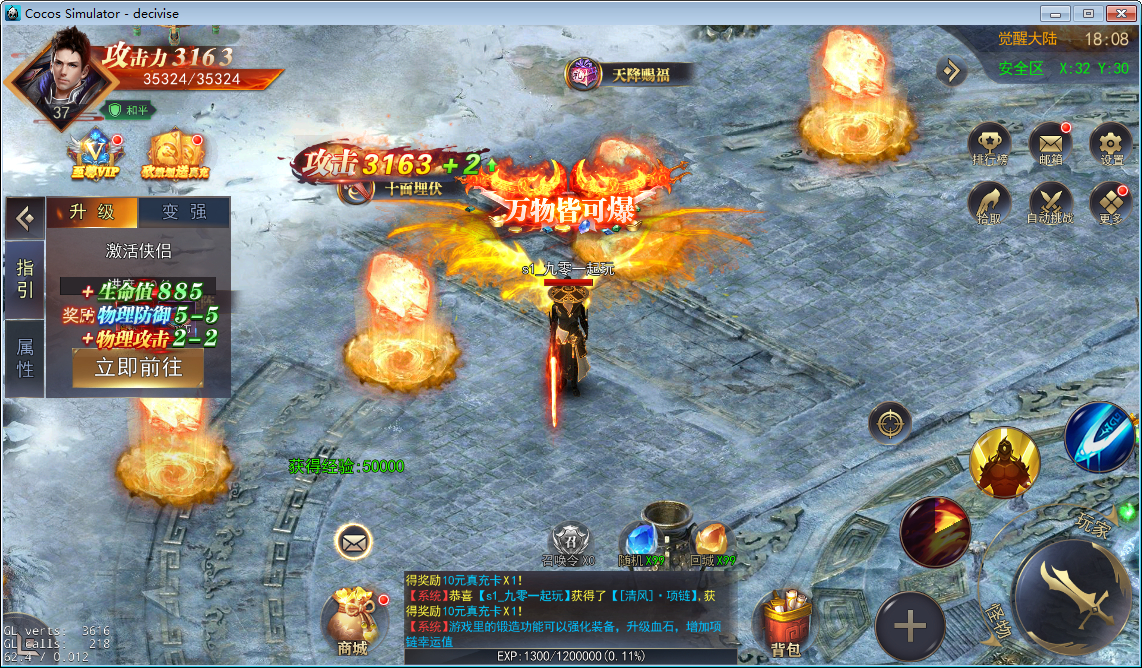This screenshot has height=668, width=1142.
Task: Switch to the 变强 tab
Action: click(184, 211)
